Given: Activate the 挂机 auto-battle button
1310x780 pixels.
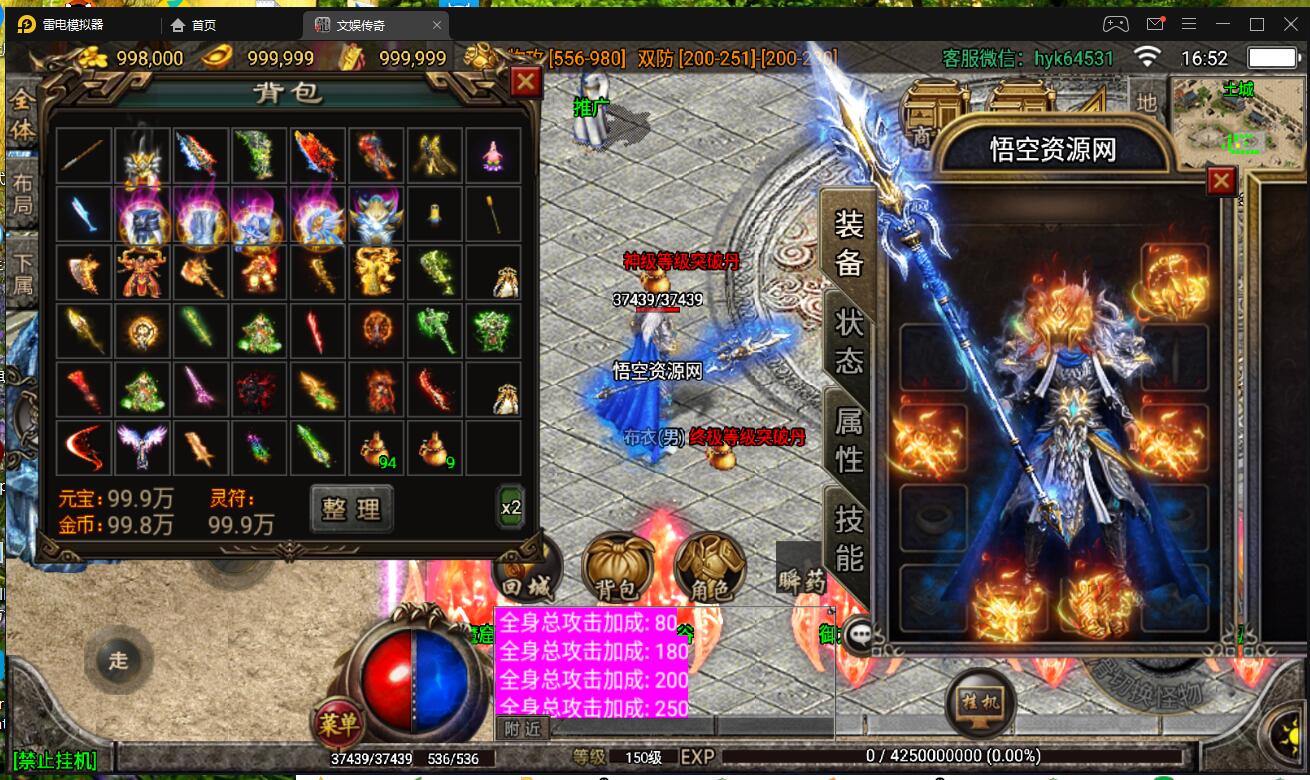Looking at the screenshot, I should [980, 701].
